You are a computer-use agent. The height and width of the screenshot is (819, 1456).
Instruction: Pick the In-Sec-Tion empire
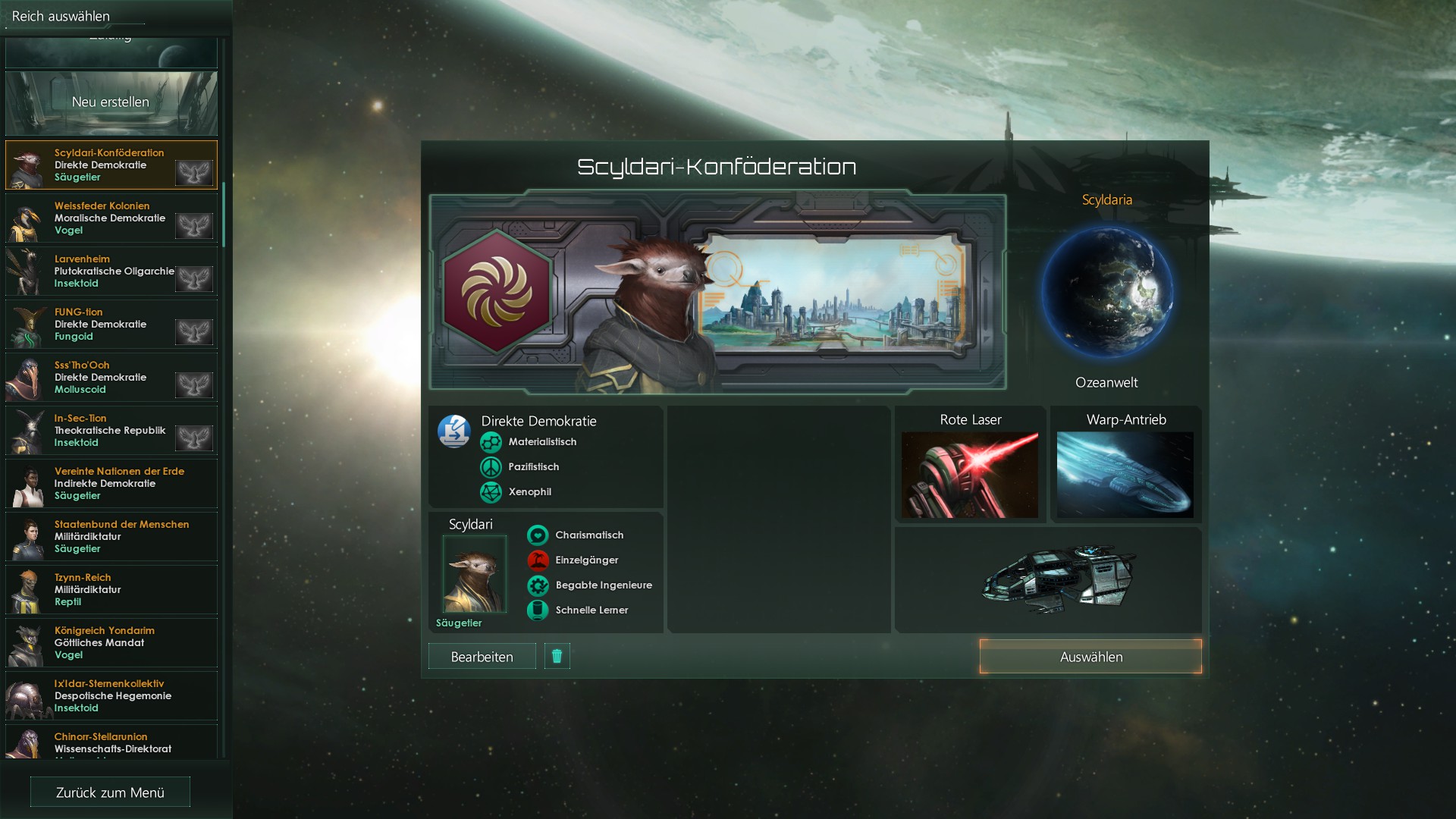111,430
